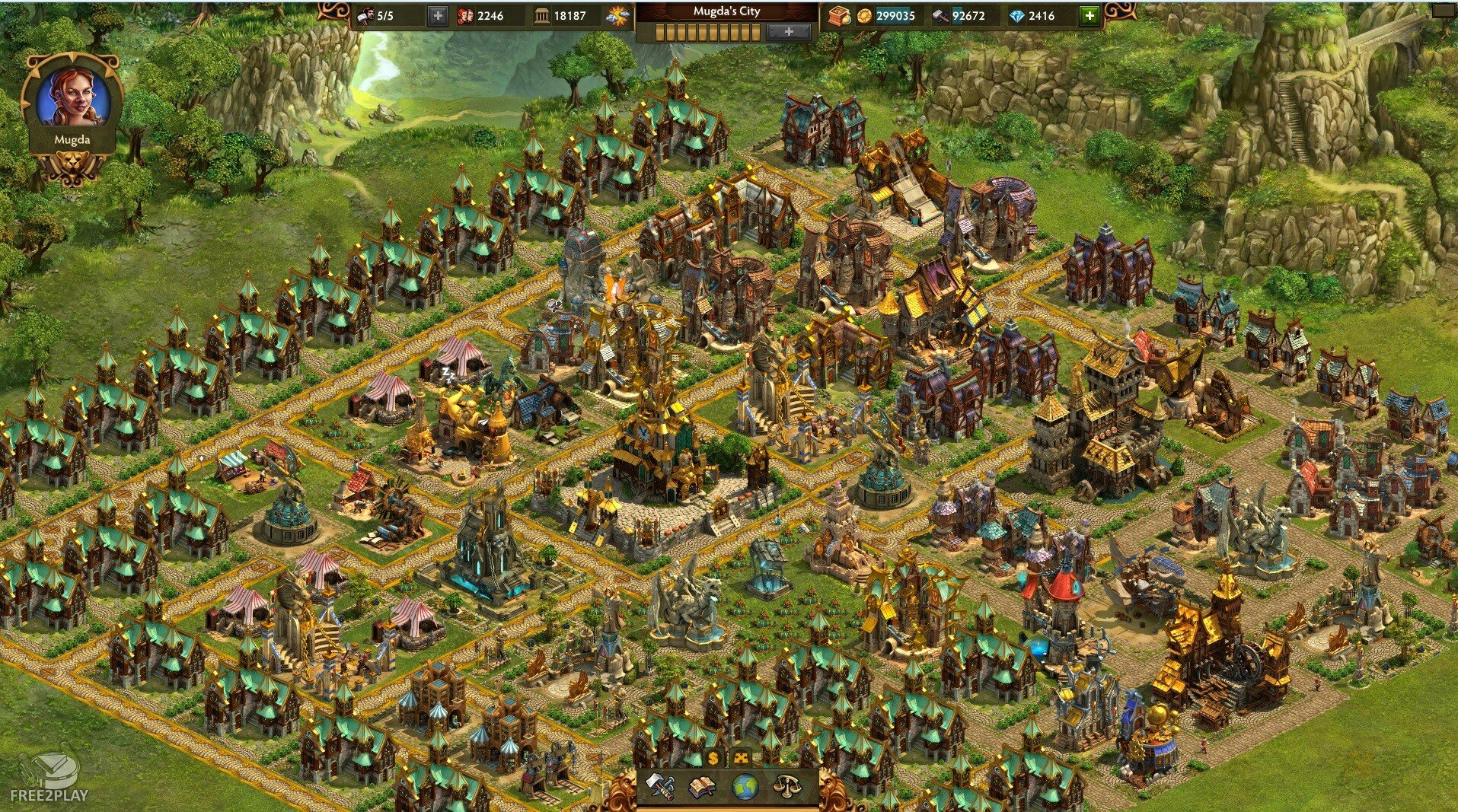This screenshot has width=1458, height=812.
Task: Activate the dollar sign sell mode
Action: click(713, 758)
